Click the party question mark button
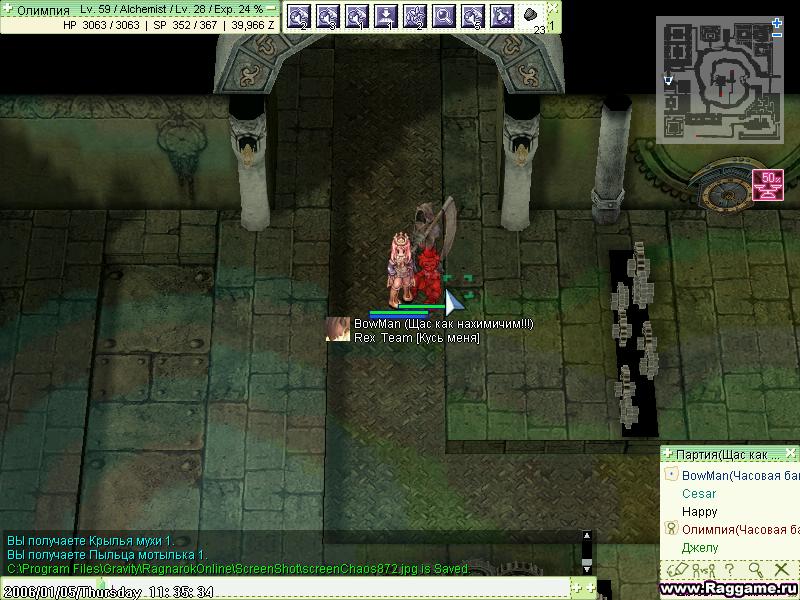800x600 pixels. pos(730,569)
